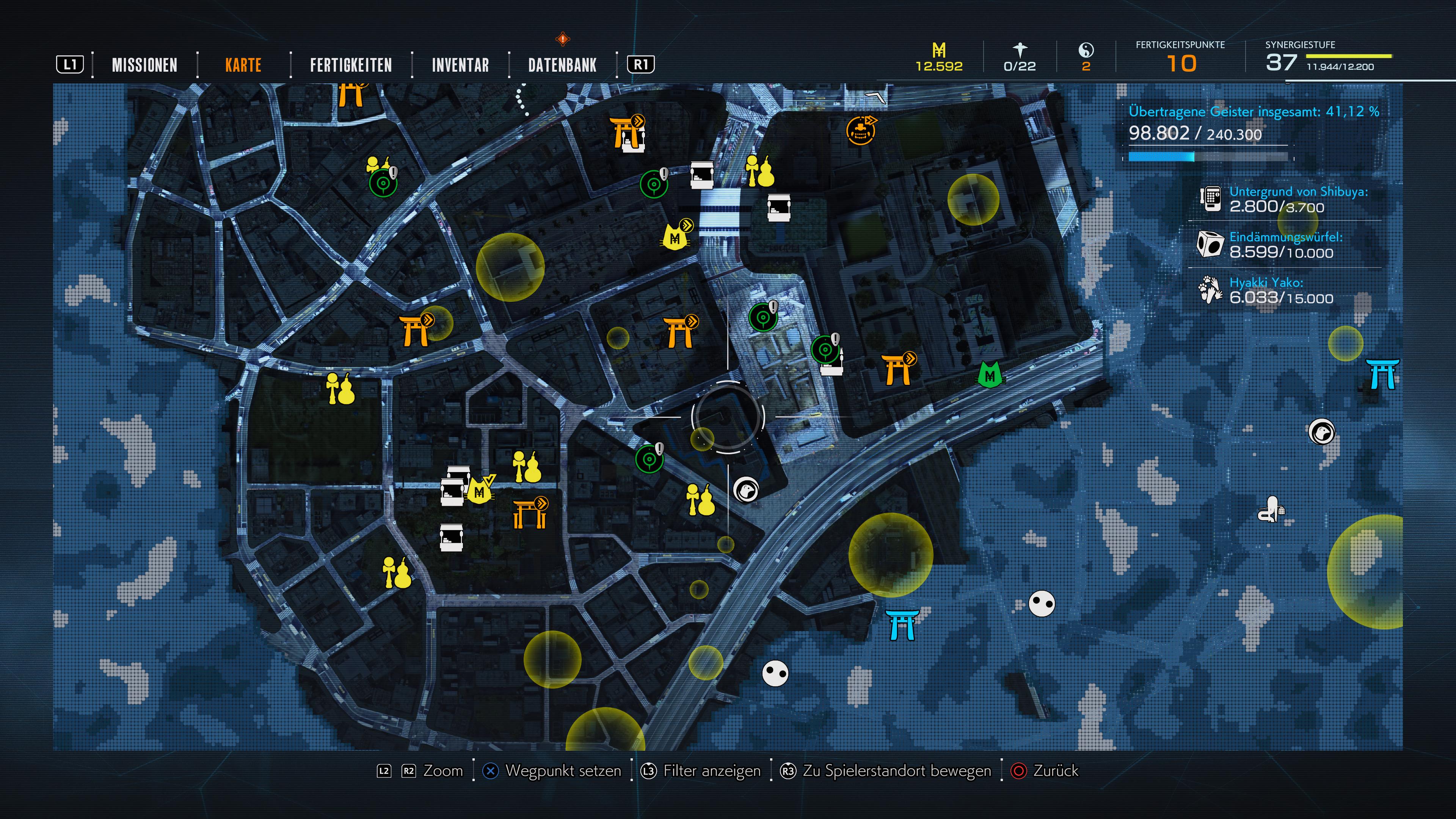Go to the Inventar tab
Viewport: 1456px width, 819px height.
(460, 65)
